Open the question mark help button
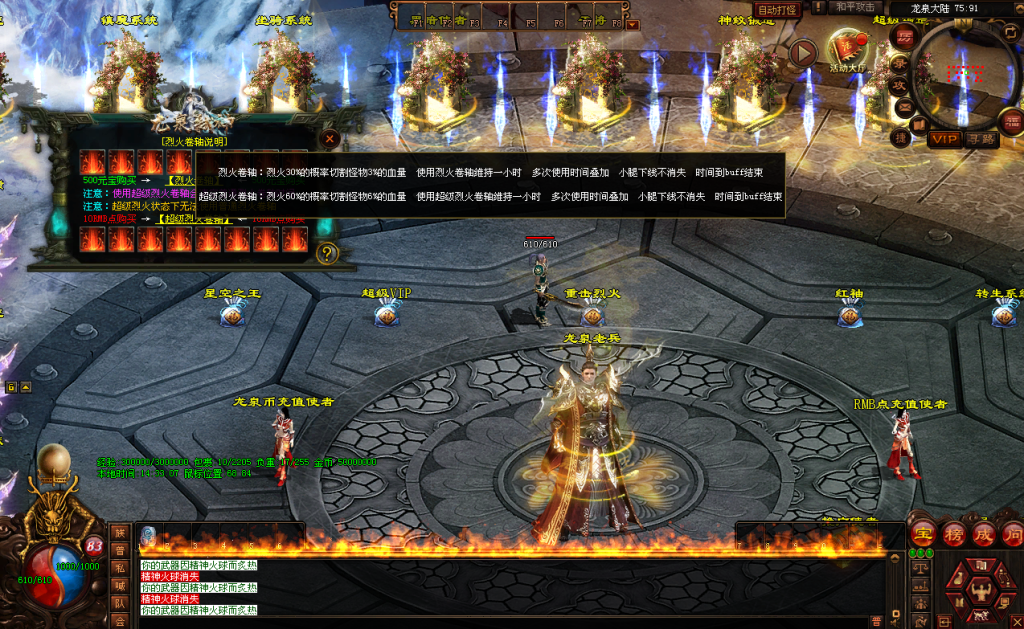1024x629 pixels. 326,254
